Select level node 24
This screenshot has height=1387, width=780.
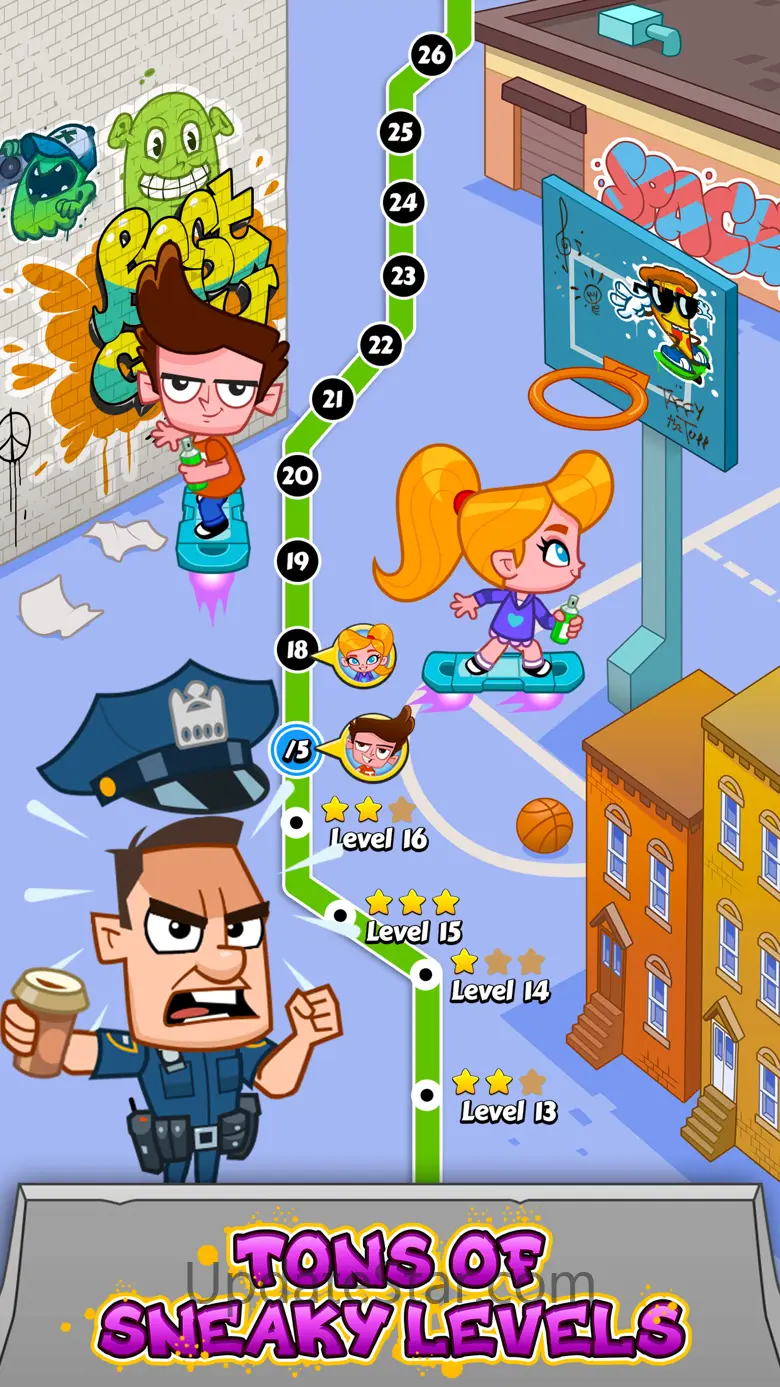[403, 203]
